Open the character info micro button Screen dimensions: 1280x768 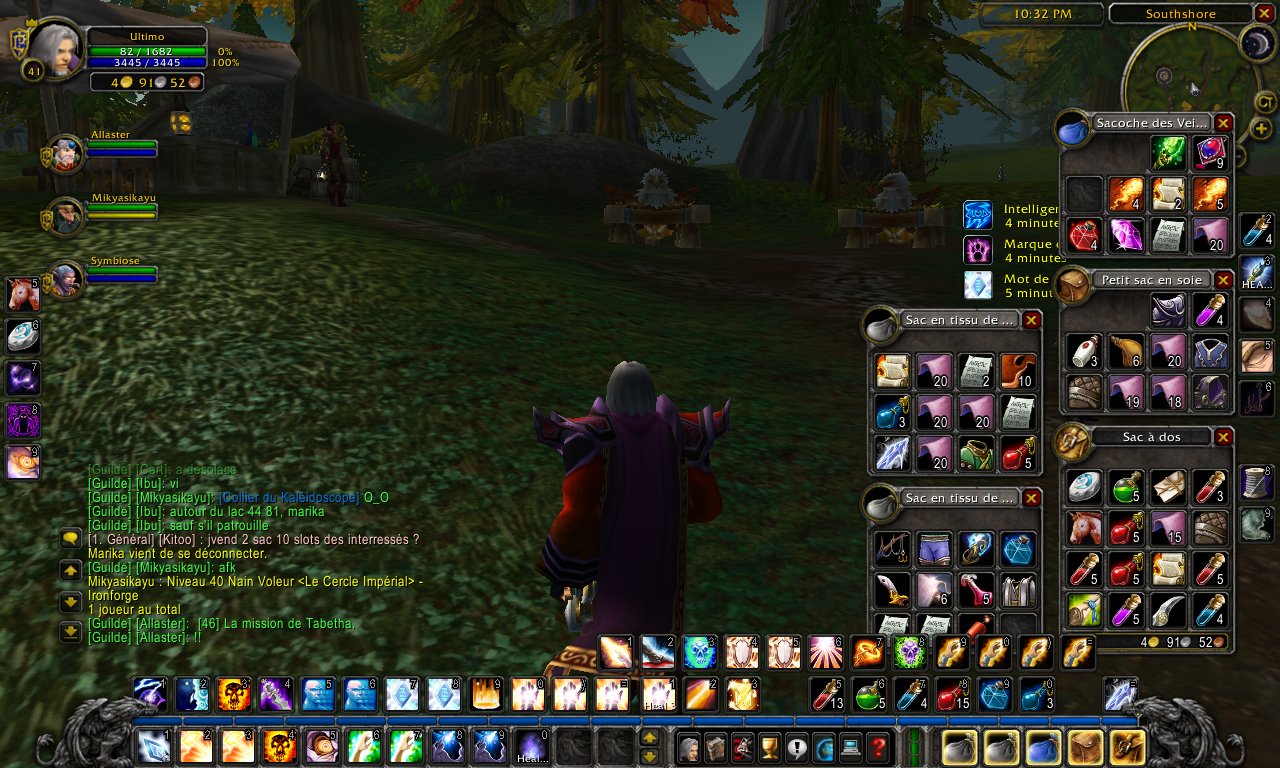click(x=689, y=747)
